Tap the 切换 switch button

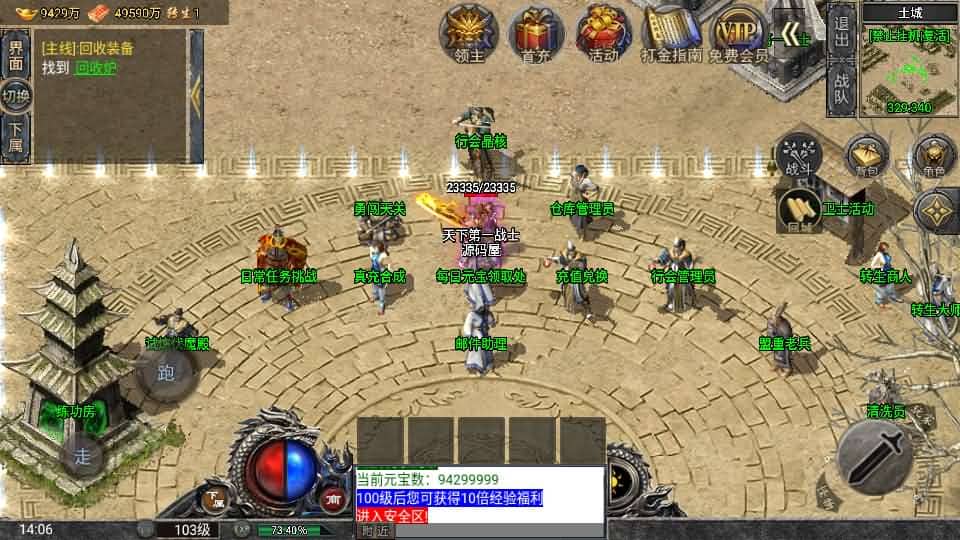(x=16, y=97)
